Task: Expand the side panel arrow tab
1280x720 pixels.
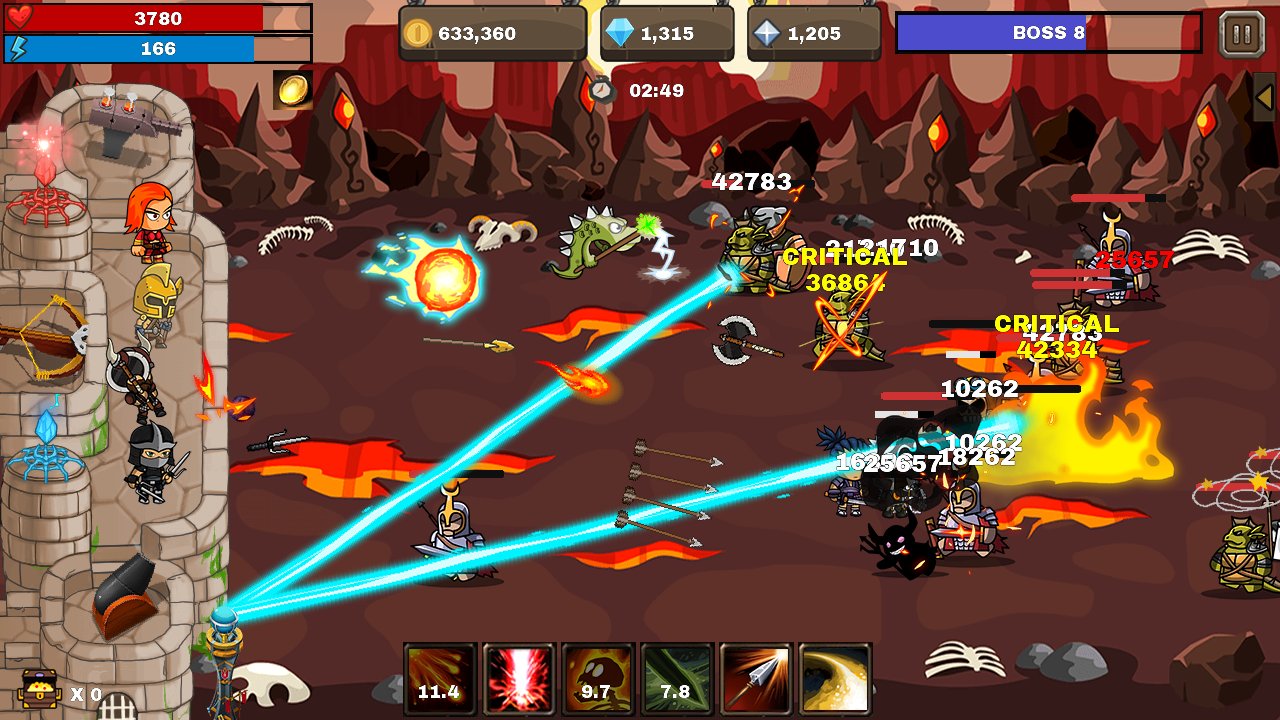Action: pos(1265,97)
